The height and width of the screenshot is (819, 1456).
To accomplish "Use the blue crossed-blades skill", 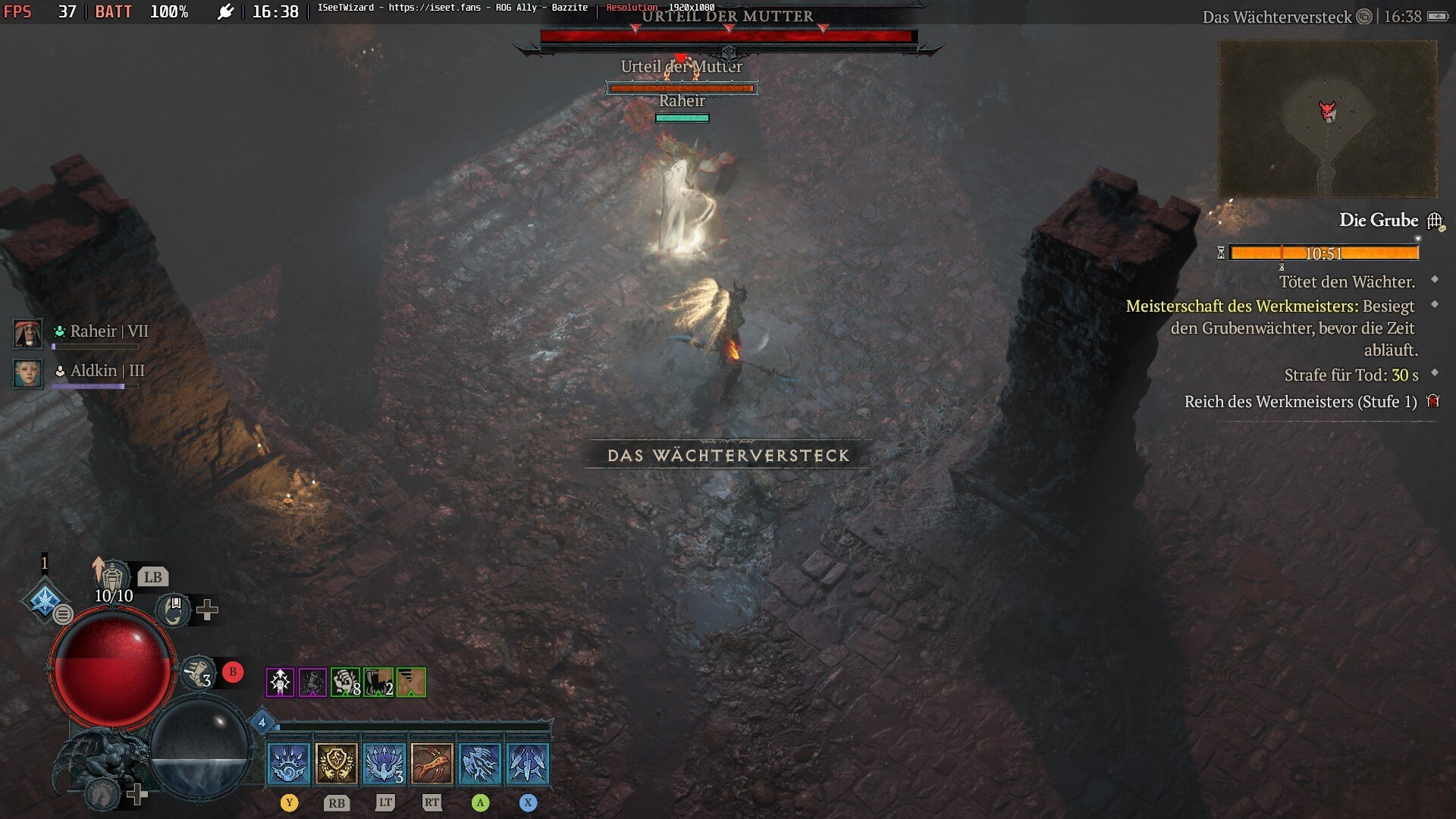I will click(528, 763).
